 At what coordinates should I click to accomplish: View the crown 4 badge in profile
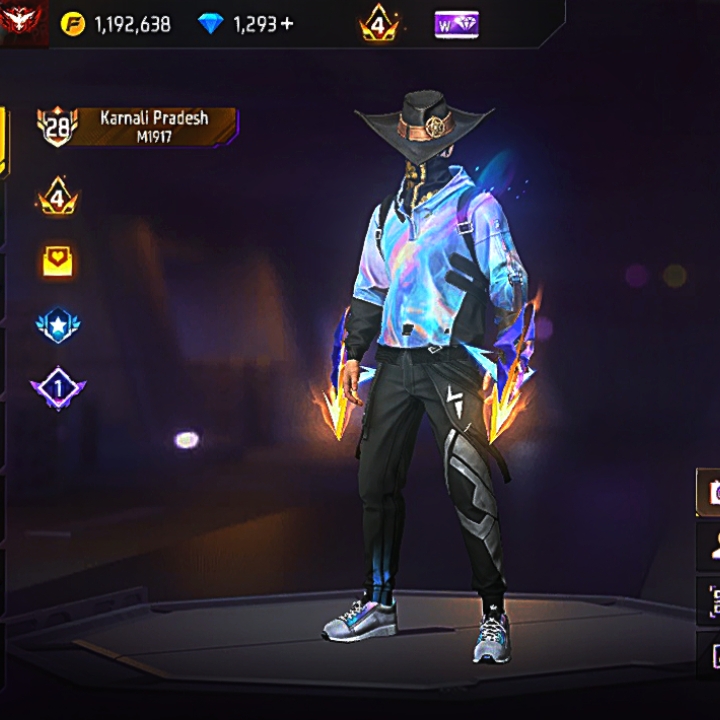57,197
